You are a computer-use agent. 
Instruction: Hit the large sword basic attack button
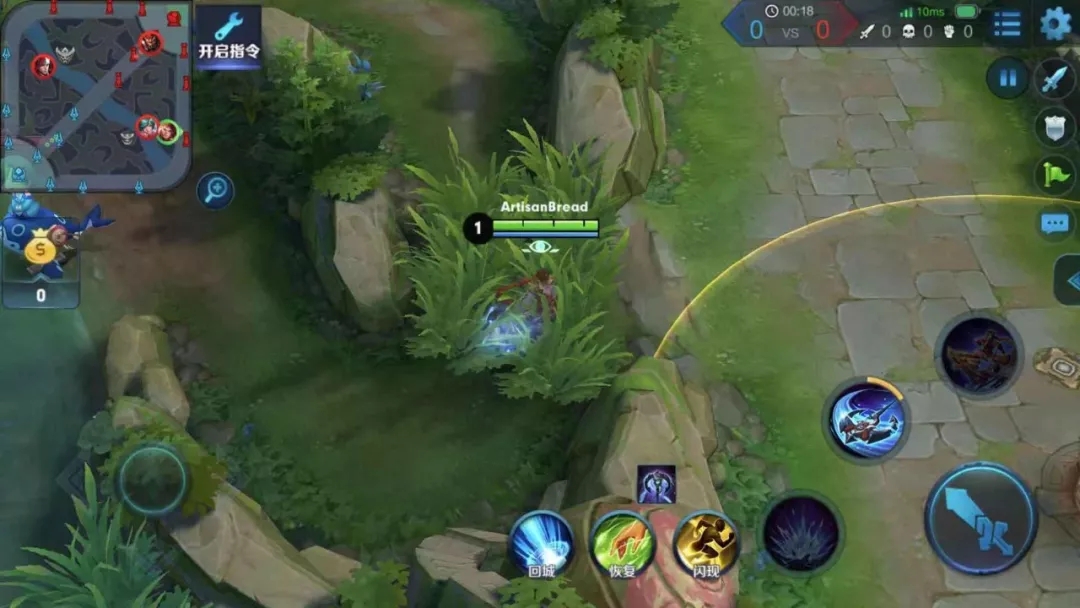[x=980, y=518]
